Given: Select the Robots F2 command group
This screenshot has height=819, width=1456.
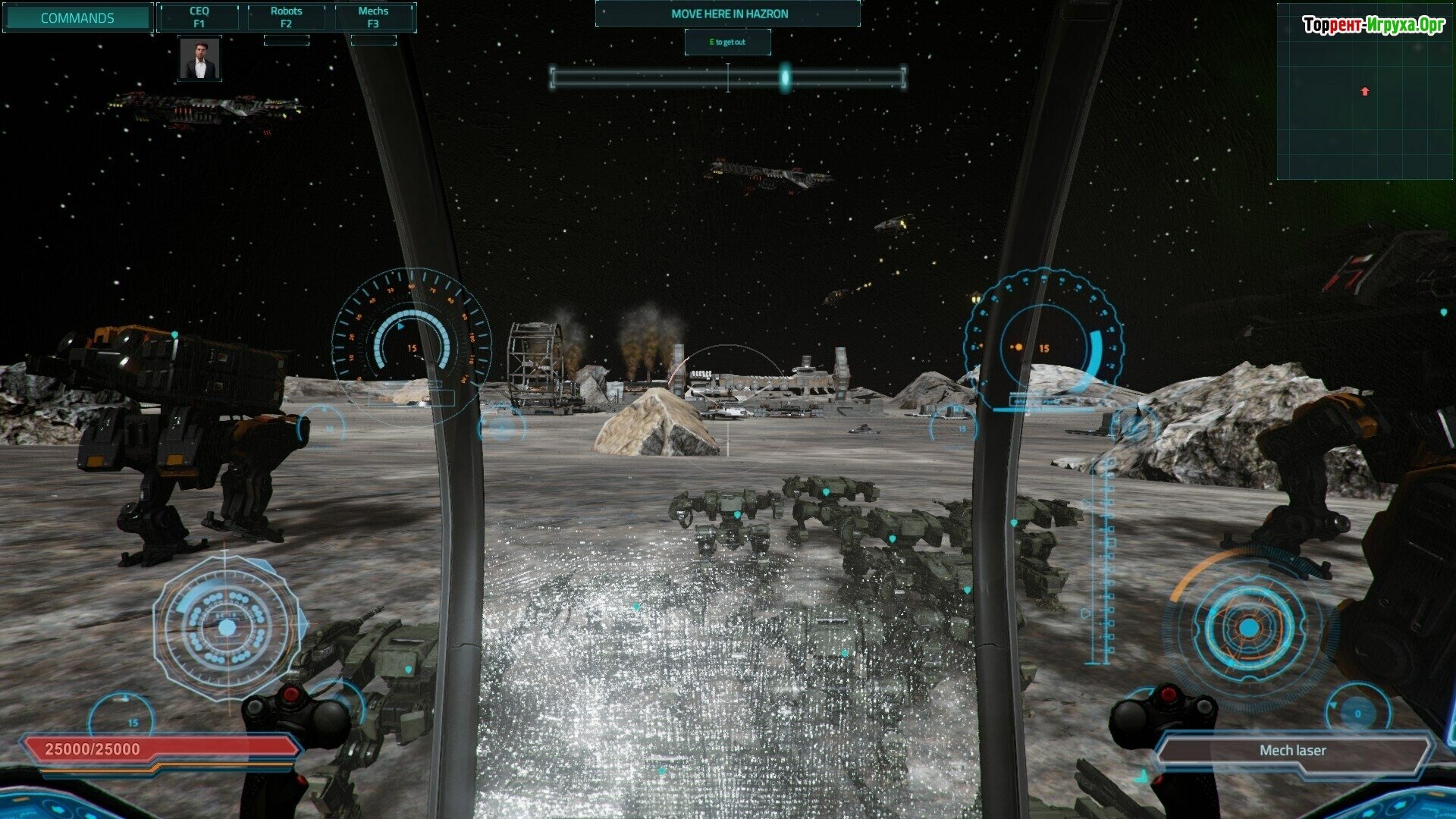Looking at the screenshot, I should pyautogui.click(x=286, y=17).
